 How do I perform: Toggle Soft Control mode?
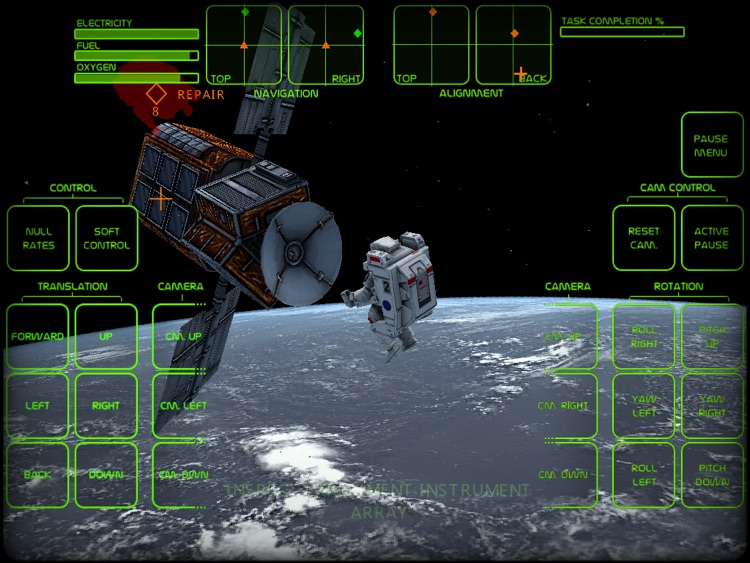point(106,238)
